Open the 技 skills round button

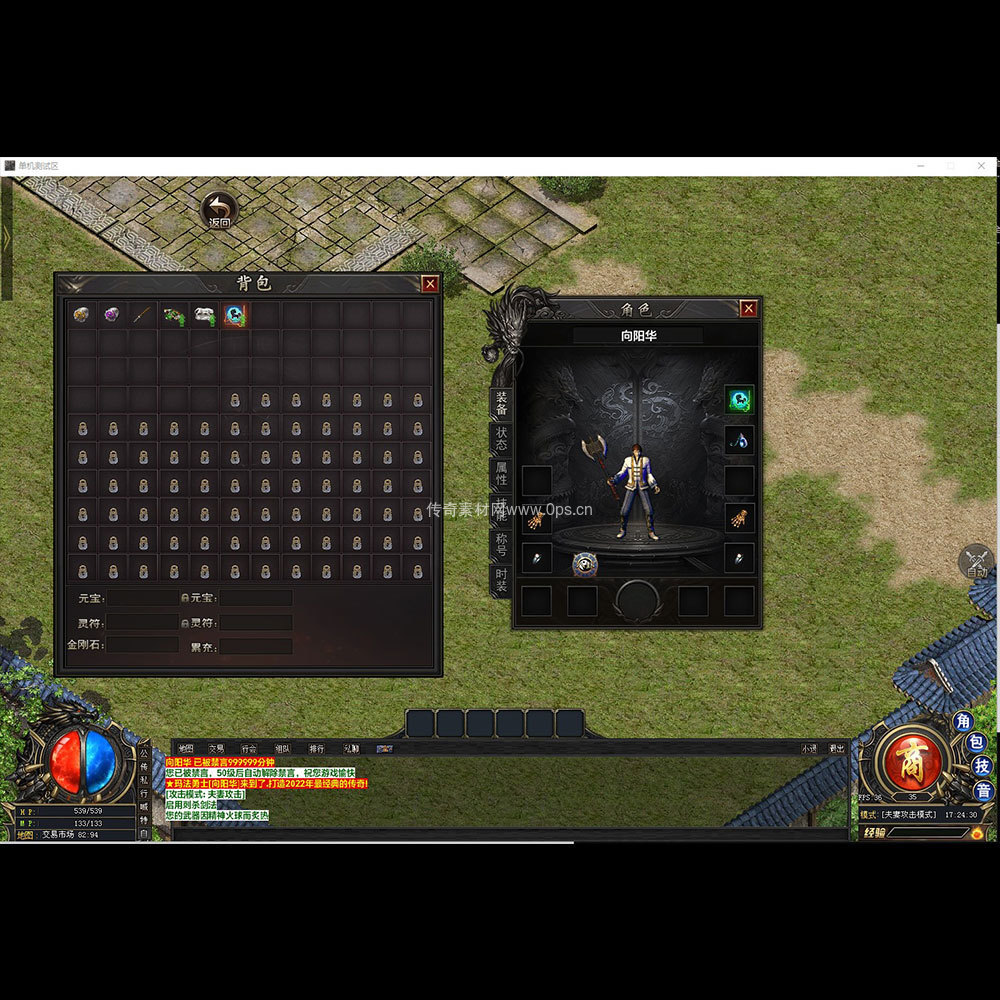[x=983, y=767]
